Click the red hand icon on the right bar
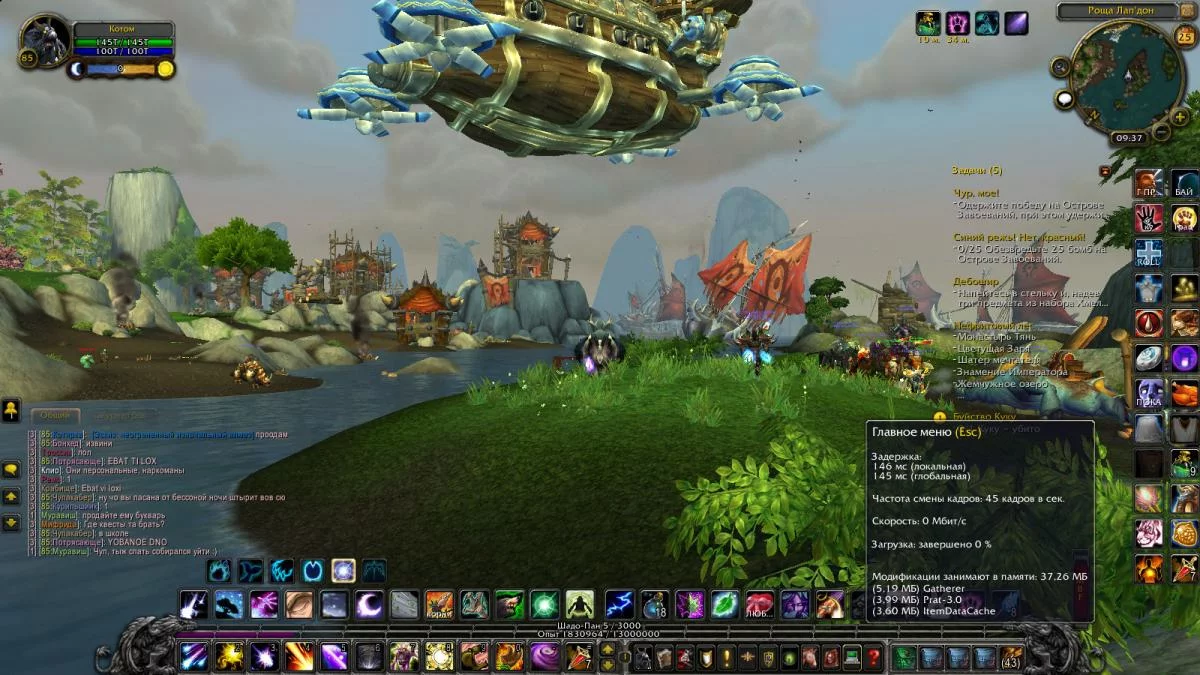1200x675 pixels. pos(1148,216)
